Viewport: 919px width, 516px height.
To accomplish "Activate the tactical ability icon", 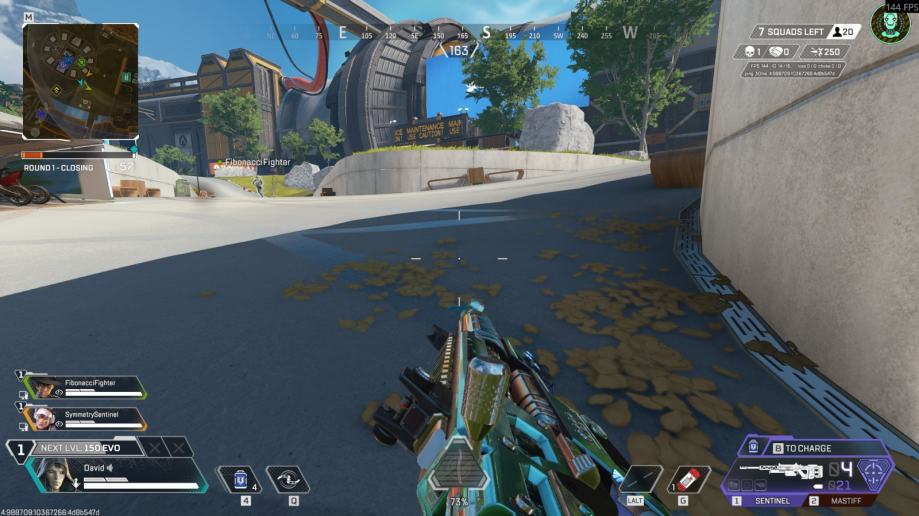I will click(x=288, y=479).
